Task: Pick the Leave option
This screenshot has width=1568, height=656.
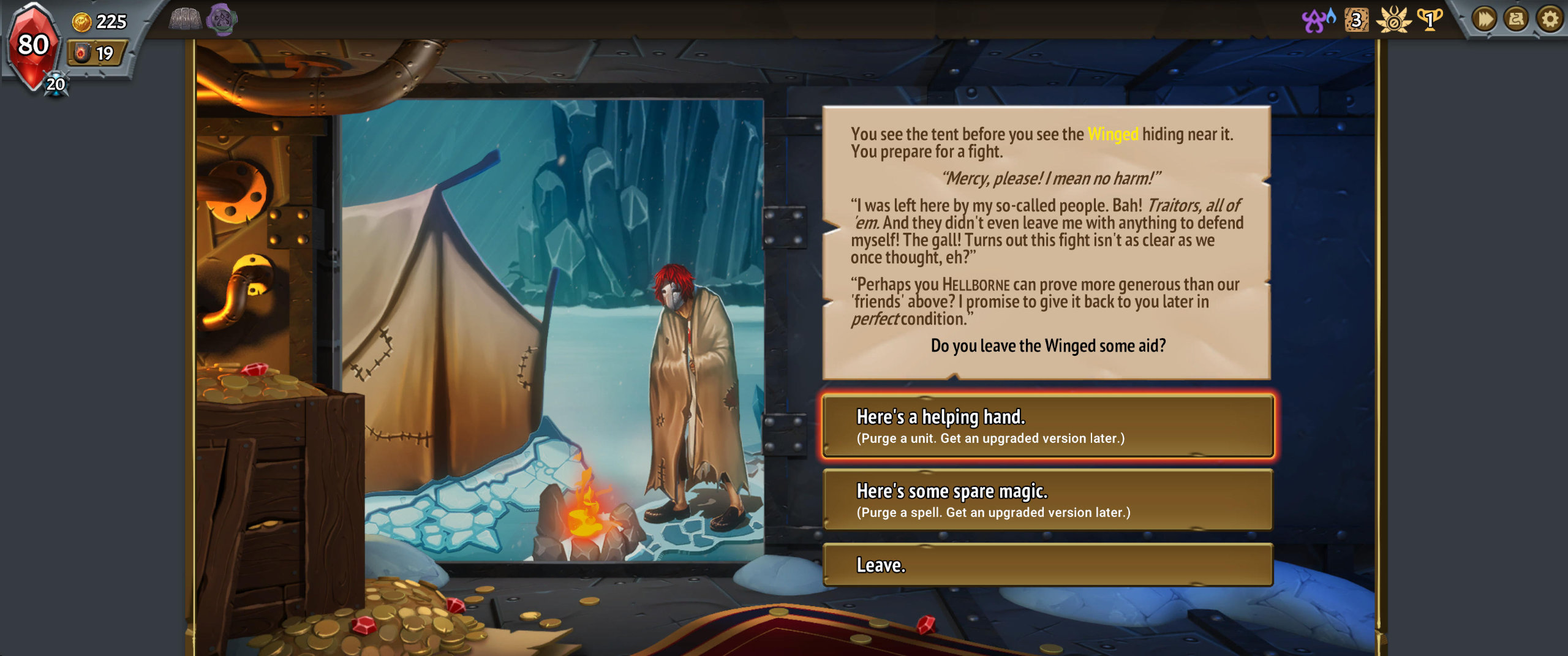Action: pos(1047,565)
